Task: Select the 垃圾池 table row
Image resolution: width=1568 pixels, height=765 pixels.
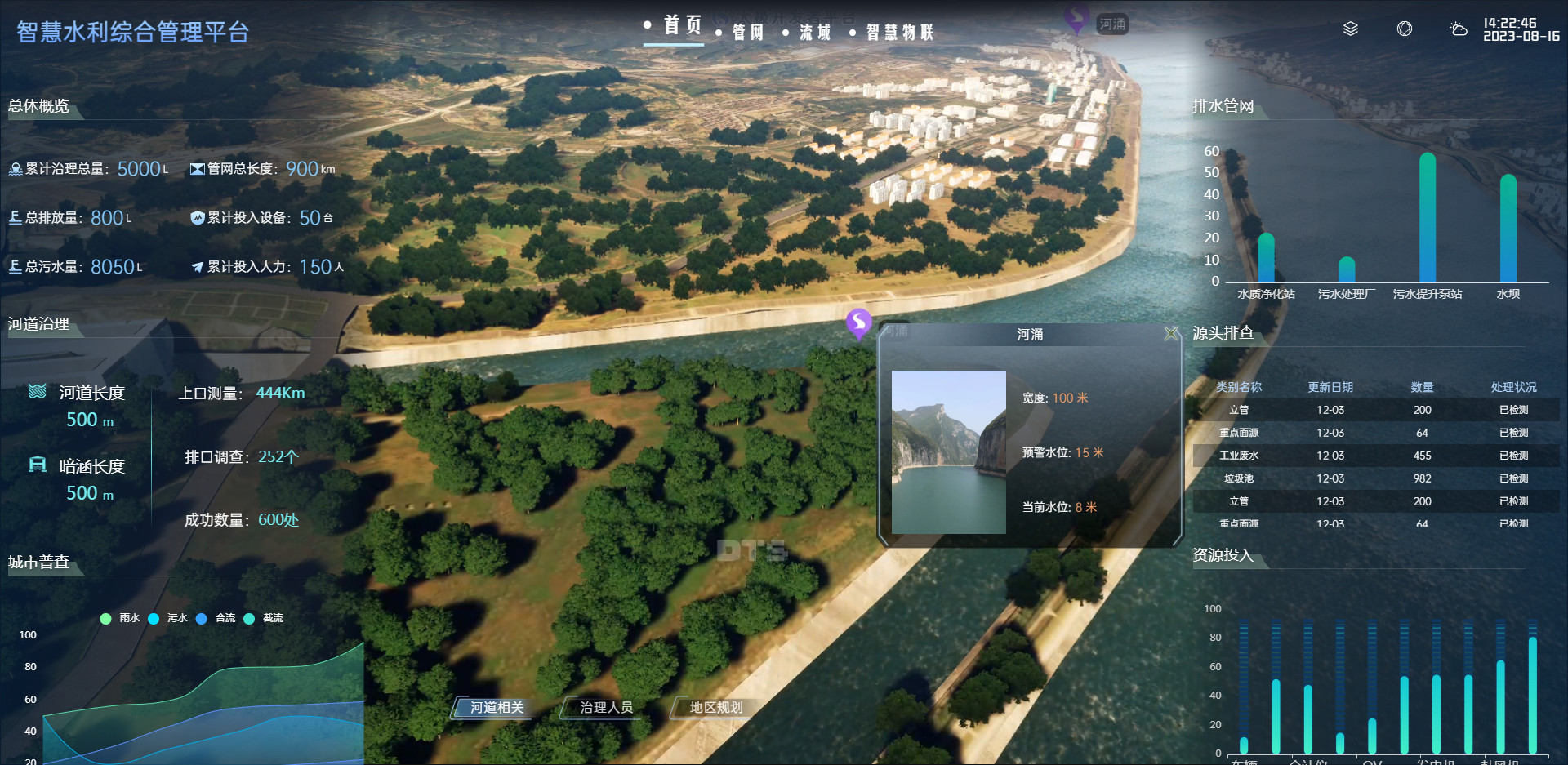Action: pos(1375,478)
